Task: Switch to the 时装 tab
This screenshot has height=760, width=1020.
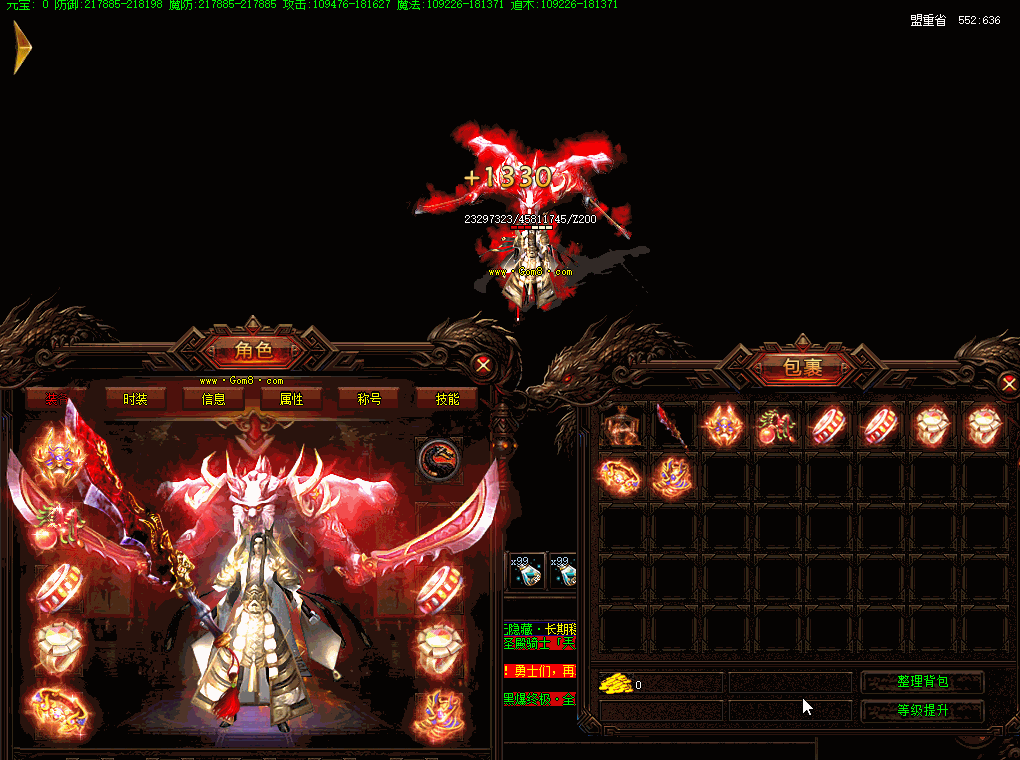Action: [135, 399]
